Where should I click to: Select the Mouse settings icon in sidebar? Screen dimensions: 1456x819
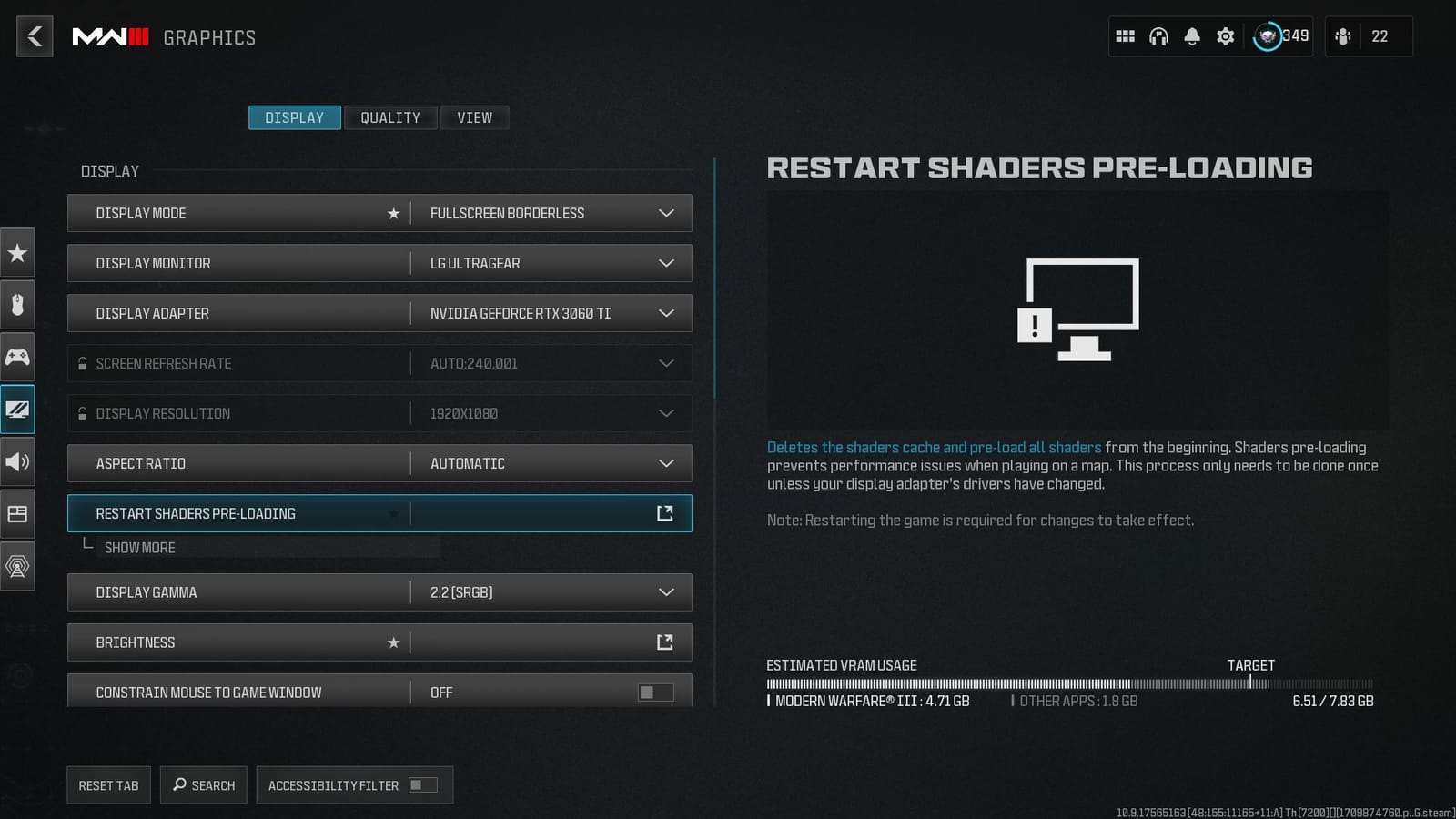(x=17, y=305)
